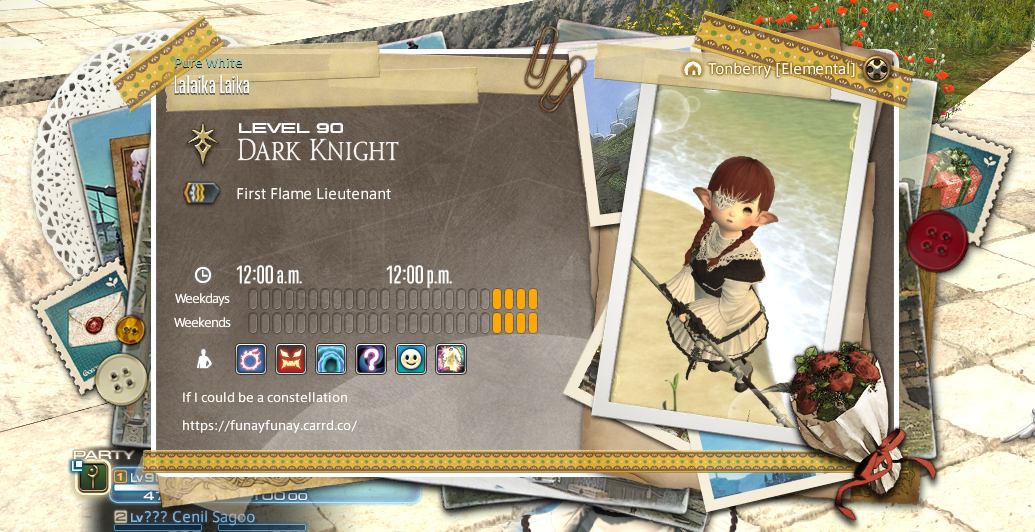Viewport: 1035px width, 532px height.
Task: Select the blue cave archway playstyle icon
Action: (330, 358)
